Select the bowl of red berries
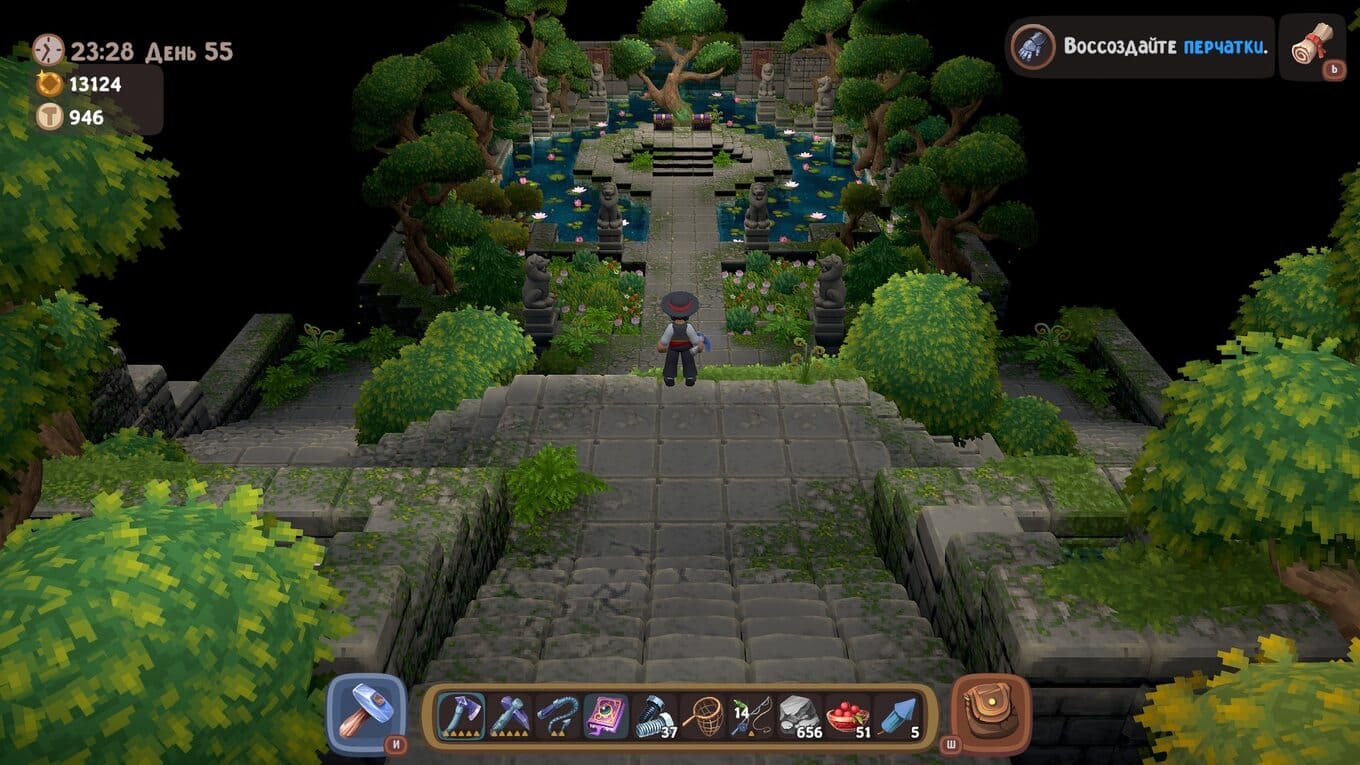The height and width of the screenshot is (765, 1360). tap(848, 716)
